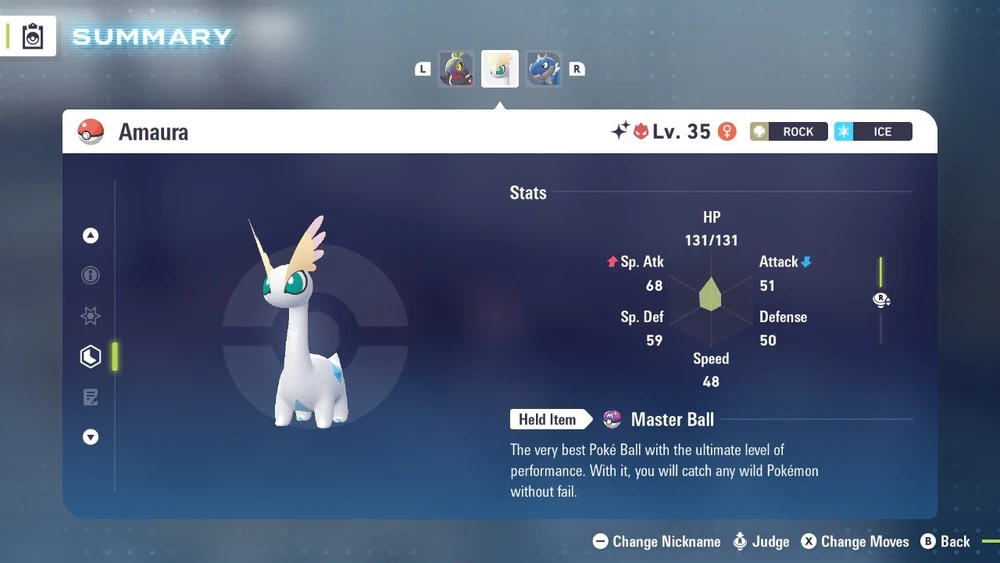Screen dimensions: 1000x563
Task: Click the down arrow below summary tabs
Action: [91, 437]
